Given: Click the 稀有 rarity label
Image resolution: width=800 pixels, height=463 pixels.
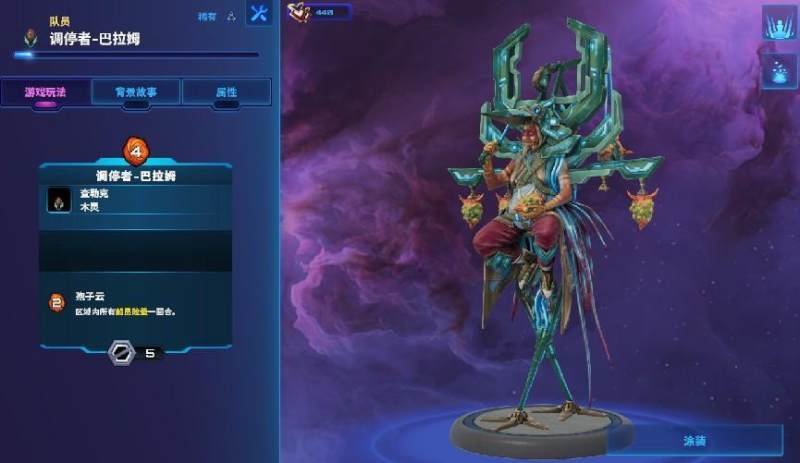Looking at the screenshot, I should click(x=207, y=16).
